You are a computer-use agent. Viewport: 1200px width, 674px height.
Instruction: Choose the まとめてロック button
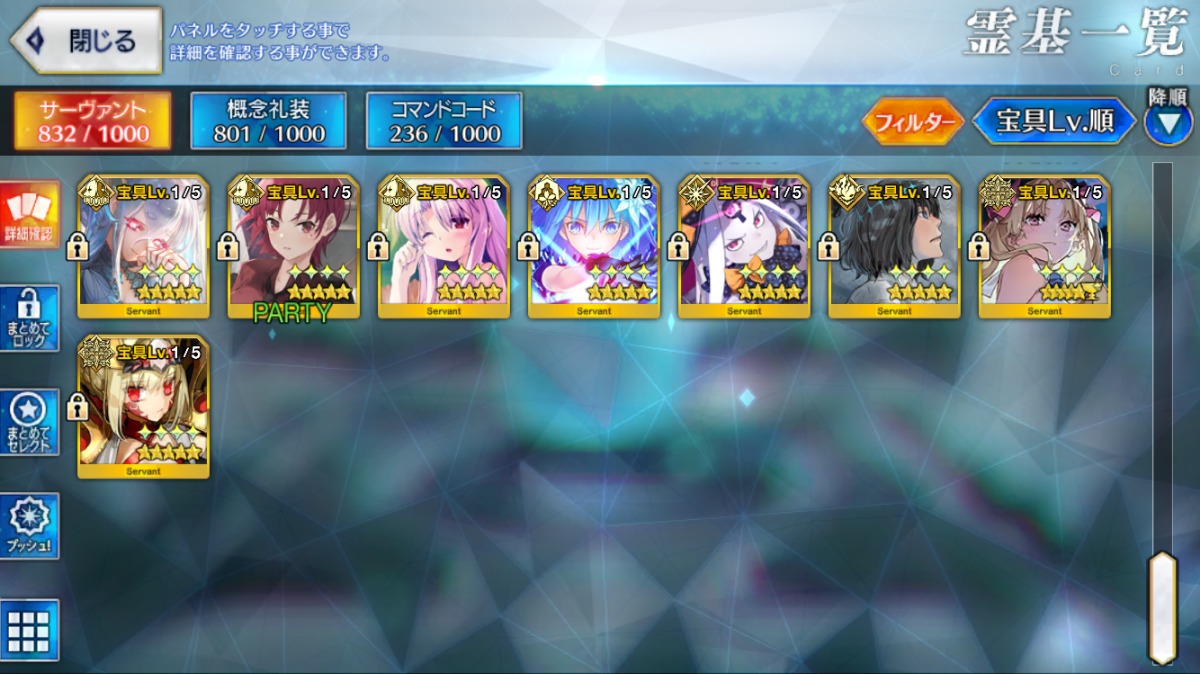pyautogui.click(x=30, y=318)
